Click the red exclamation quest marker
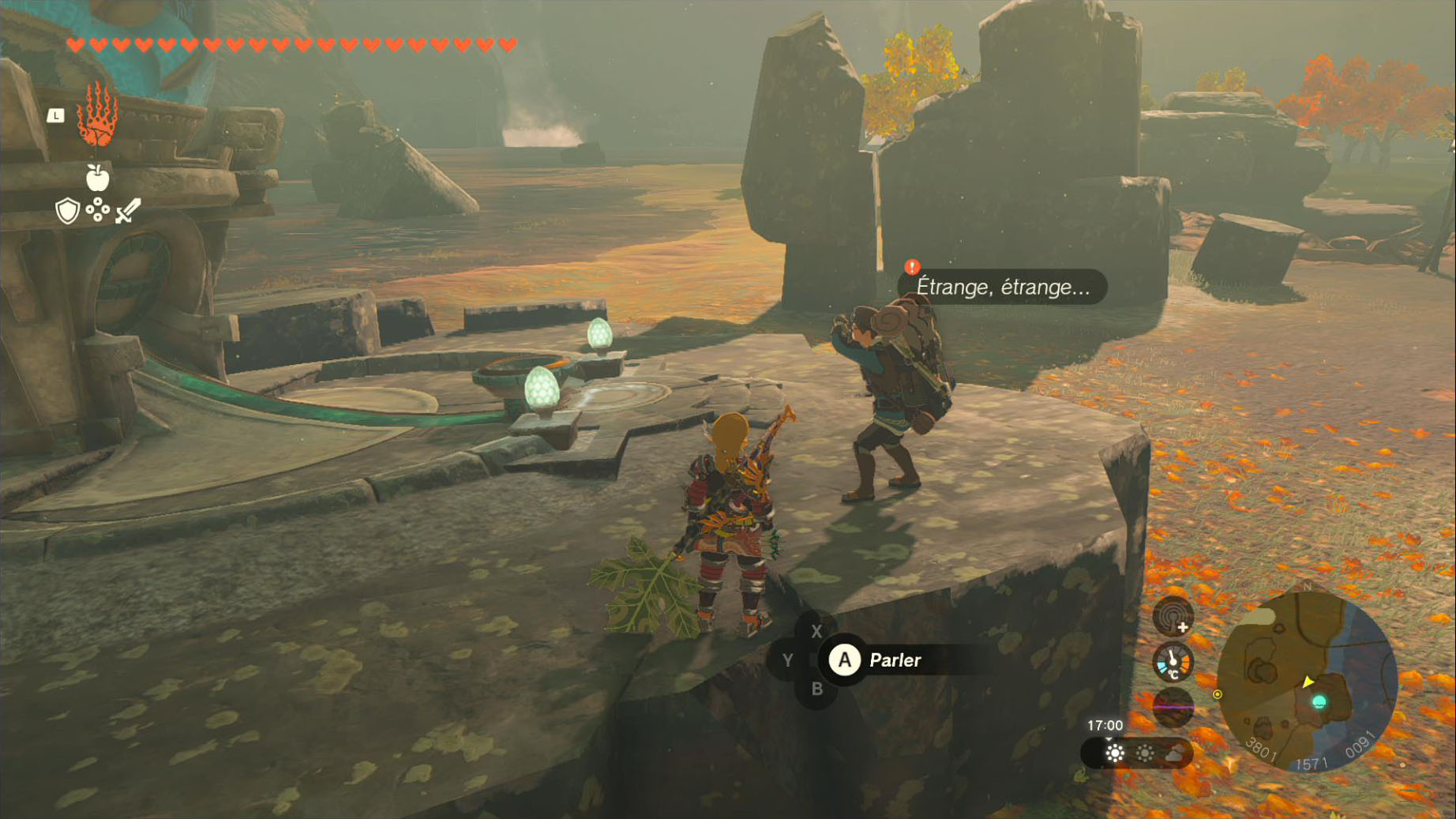 pyautogui.click(x=912, y=267)
